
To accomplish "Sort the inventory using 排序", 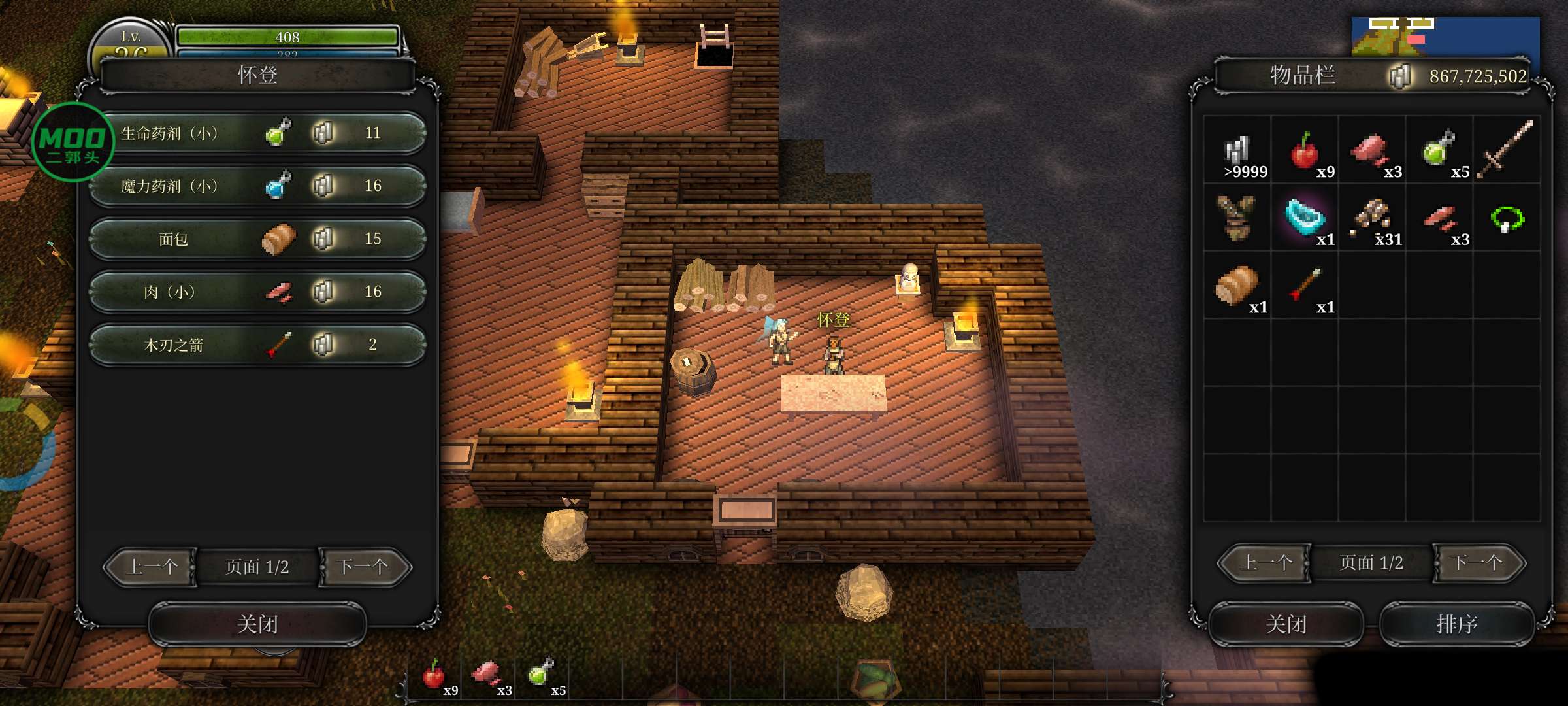I will pyautogui.click(x=1457, y=624).
